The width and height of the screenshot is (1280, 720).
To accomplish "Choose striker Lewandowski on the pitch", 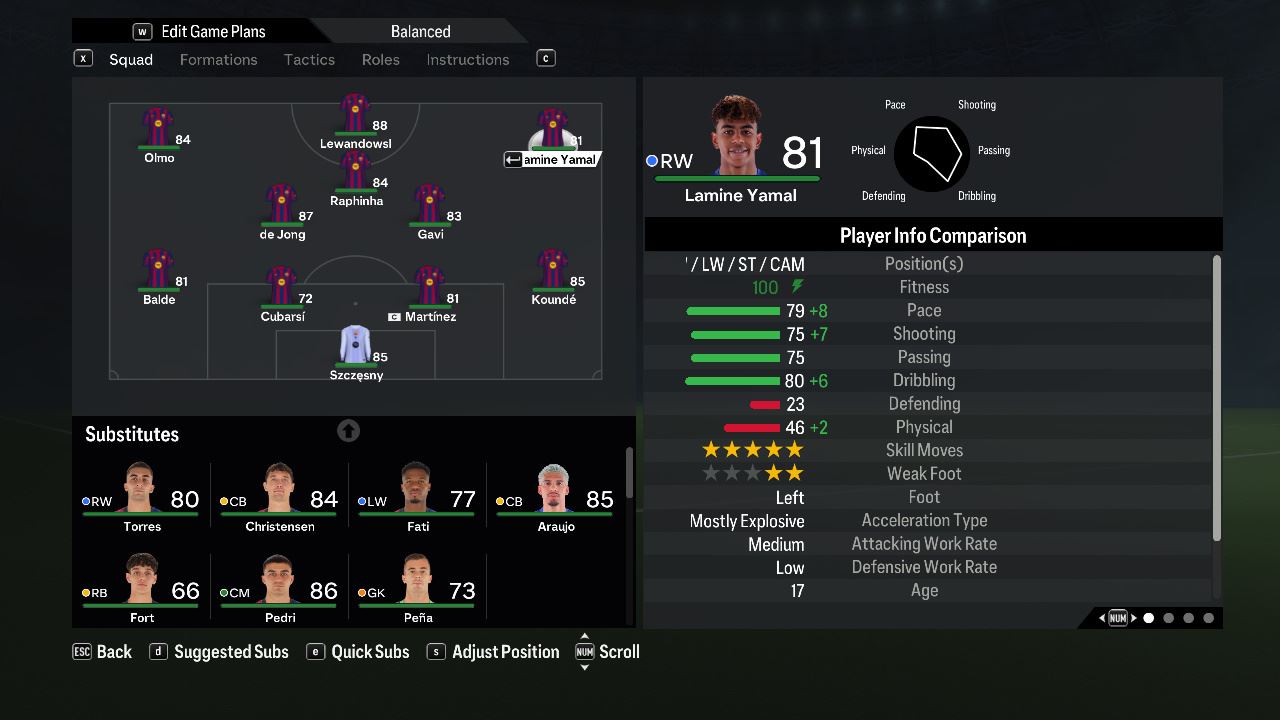I will click(355, 120).
